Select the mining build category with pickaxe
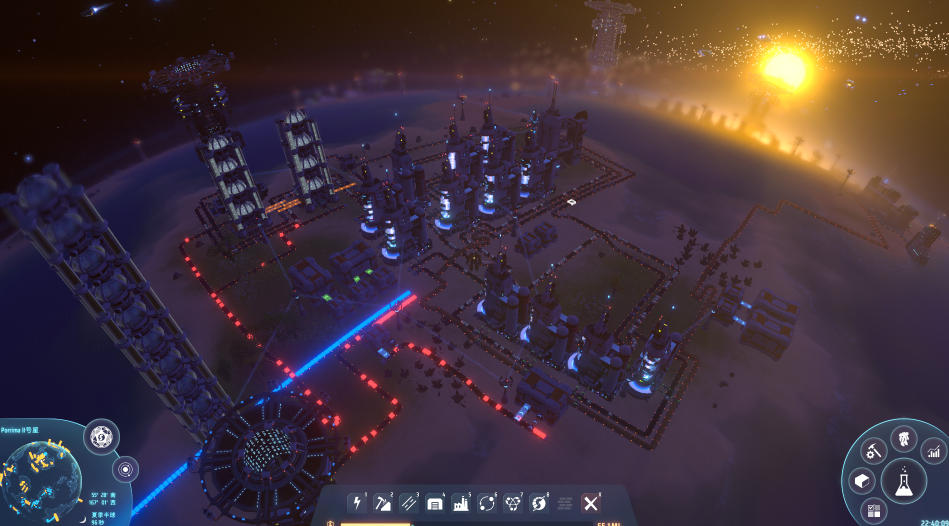 pos(383,503)
